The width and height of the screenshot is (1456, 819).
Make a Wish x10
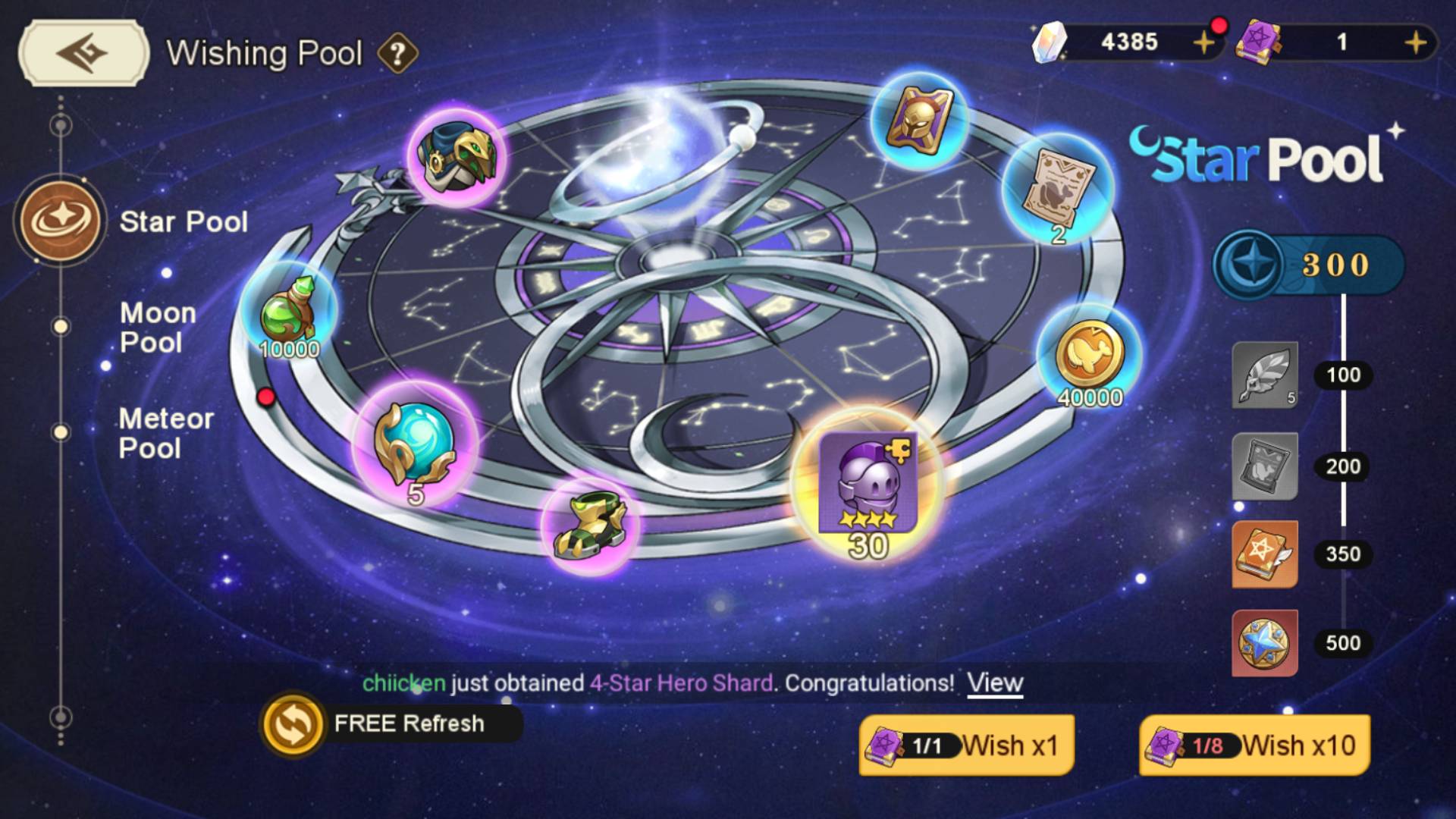(1254, 745)
